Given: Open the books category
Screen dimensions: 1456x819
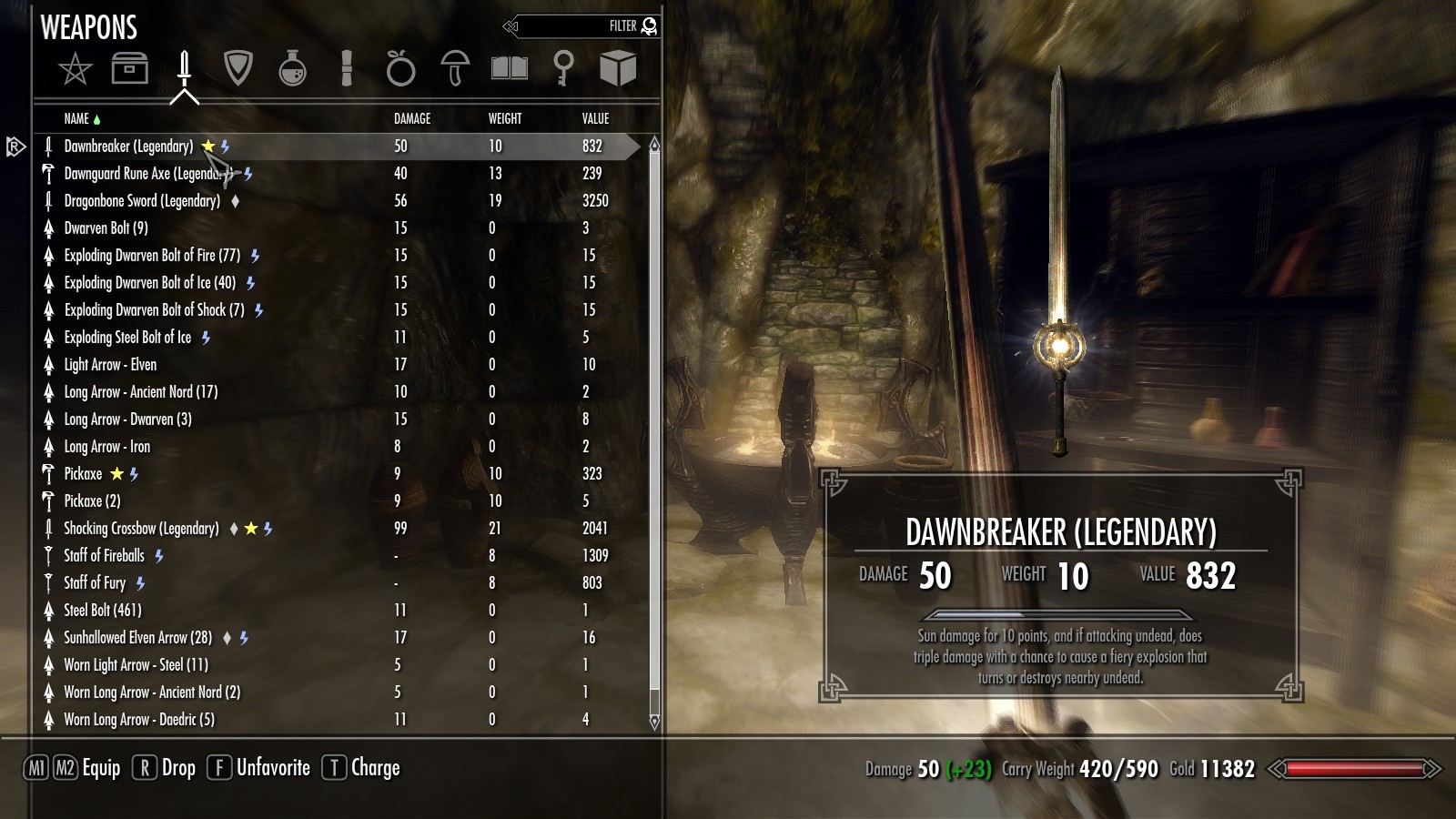Looking at the screenshot, I should pyautogui.click(x=510, y=68).
